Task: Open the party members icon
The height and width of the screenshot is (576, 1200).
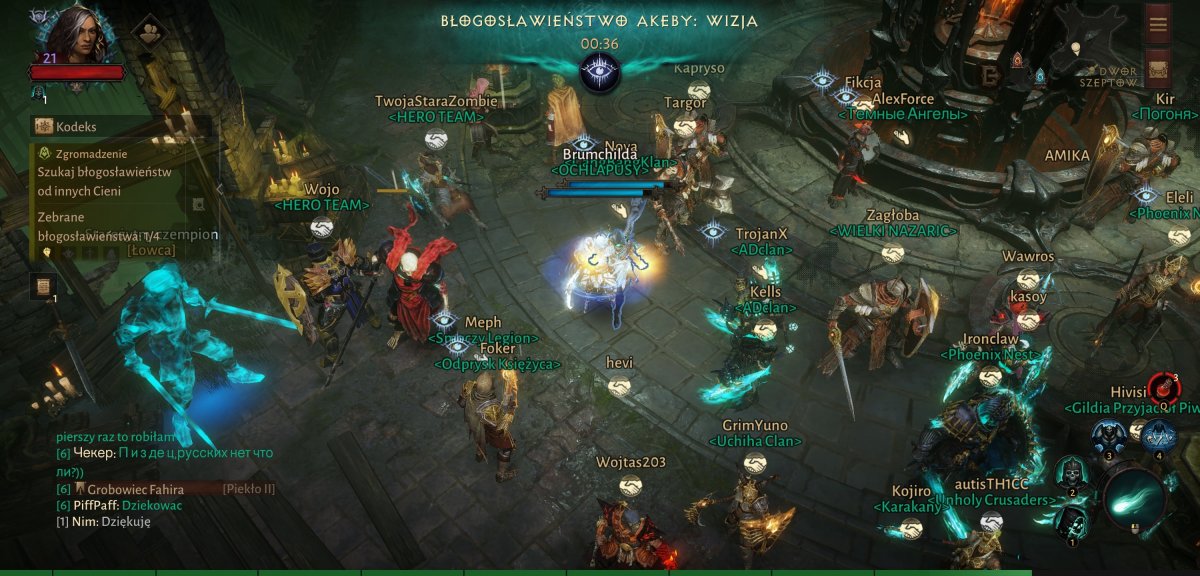Action: click(x=148, y=31)
